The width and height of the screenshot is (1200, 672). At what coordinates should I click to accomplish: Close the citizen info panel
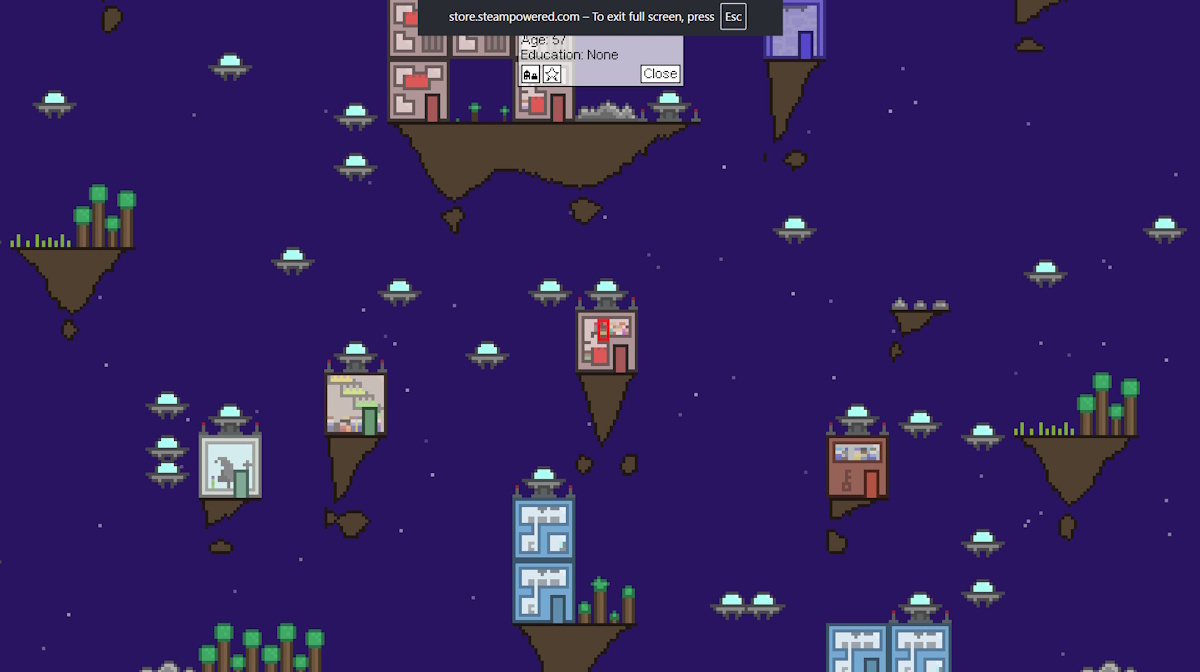pyautogui.click(x=660, y=73)
